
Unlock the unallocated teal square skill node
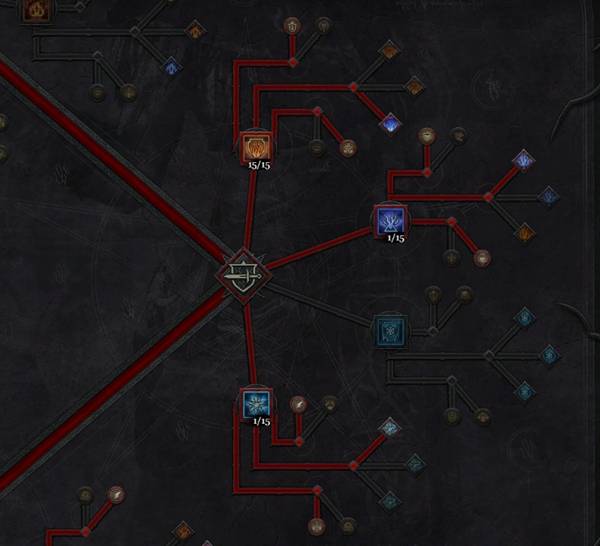(387, 328)
